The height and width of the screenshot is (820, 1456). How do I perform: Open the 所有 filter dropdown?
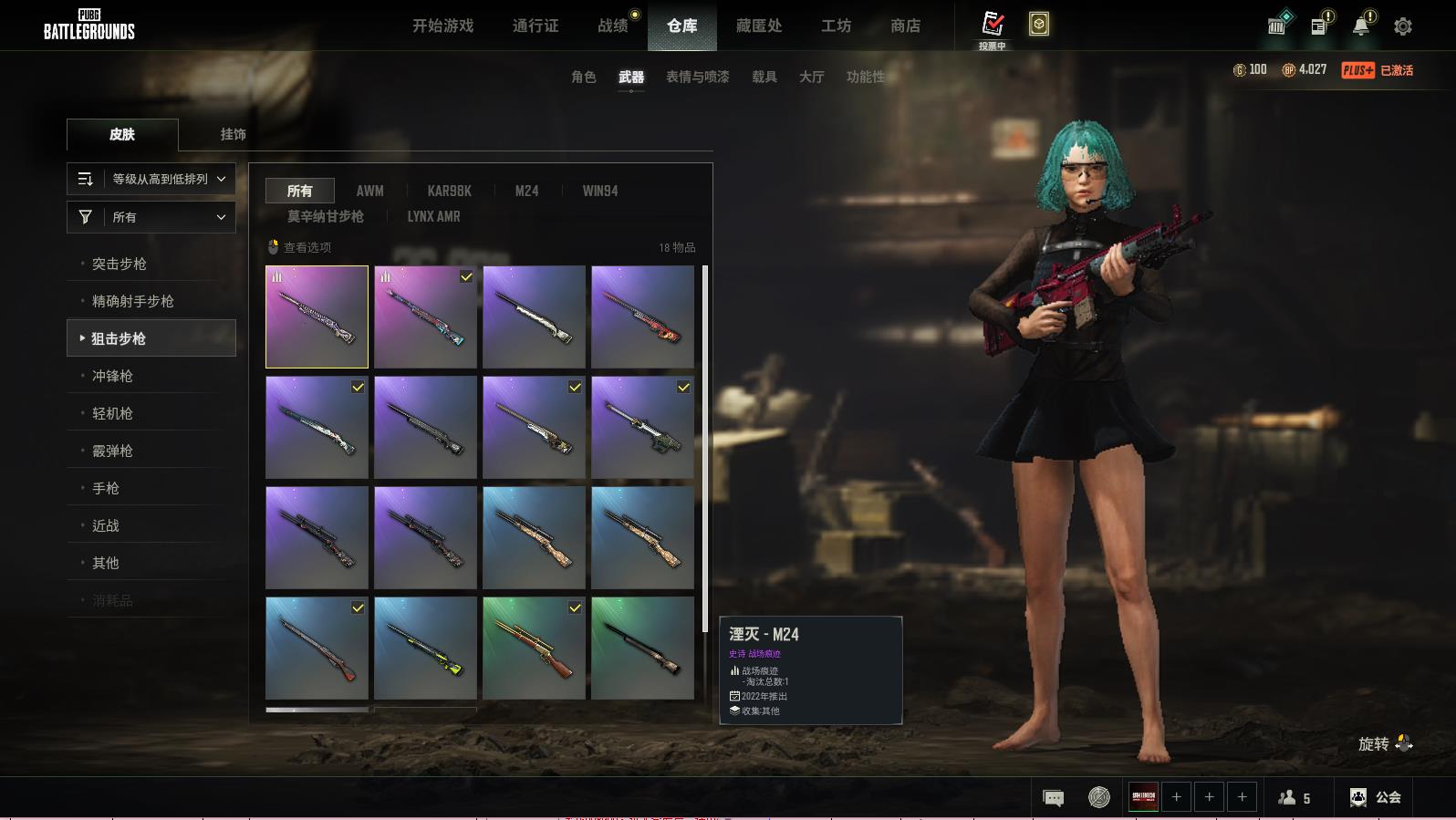[151, 217]
